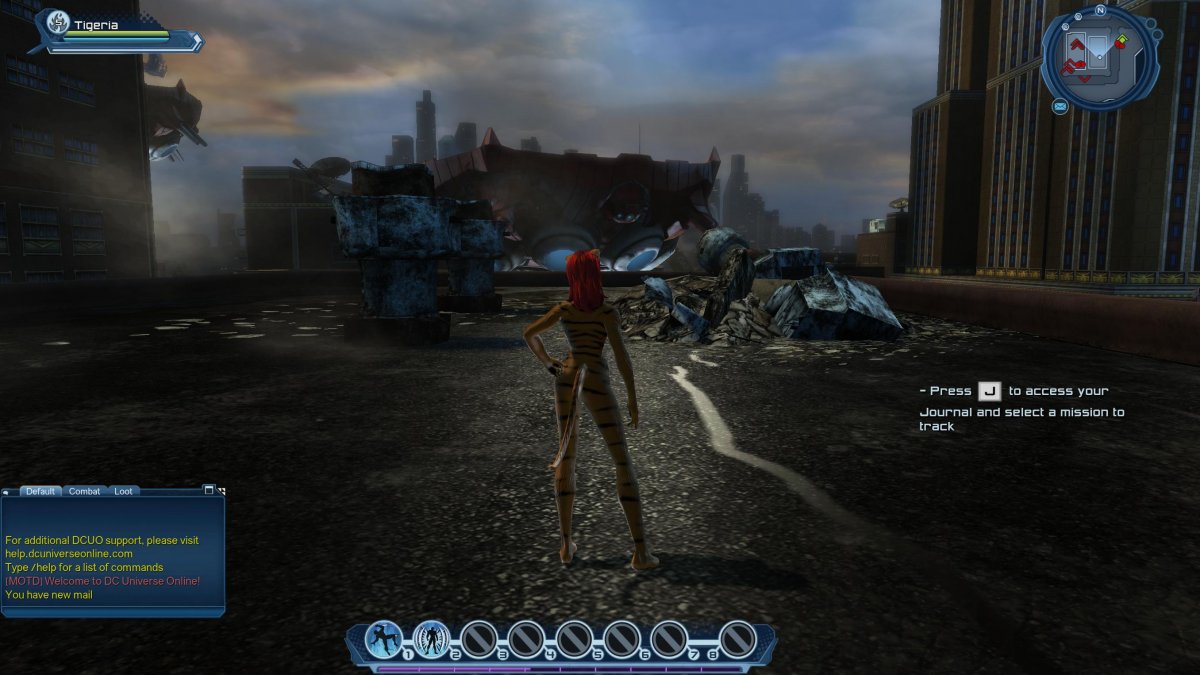
Task: Select the green diamond marker on minimap
Action: coord(1122,40)
